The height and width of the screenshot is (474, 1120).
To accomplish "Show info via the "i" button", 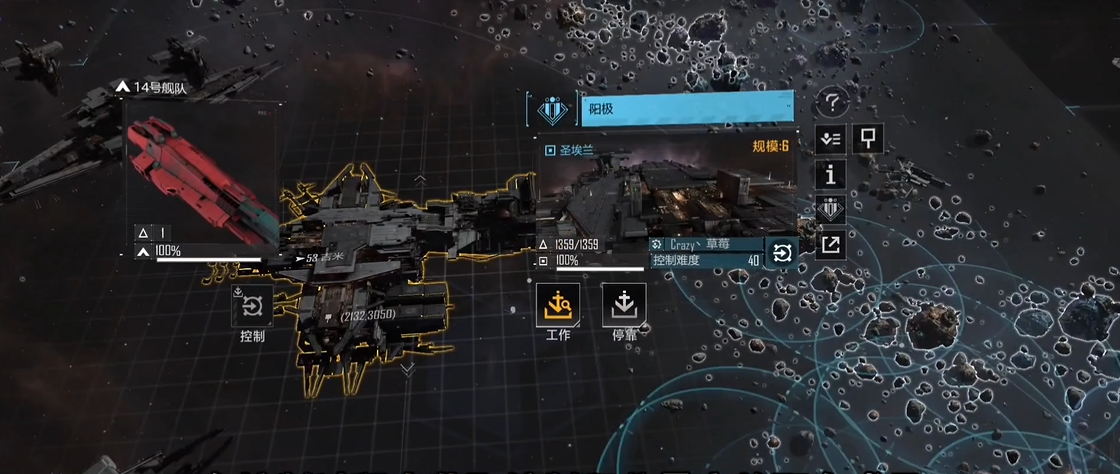I will click(x=831, y=174).
